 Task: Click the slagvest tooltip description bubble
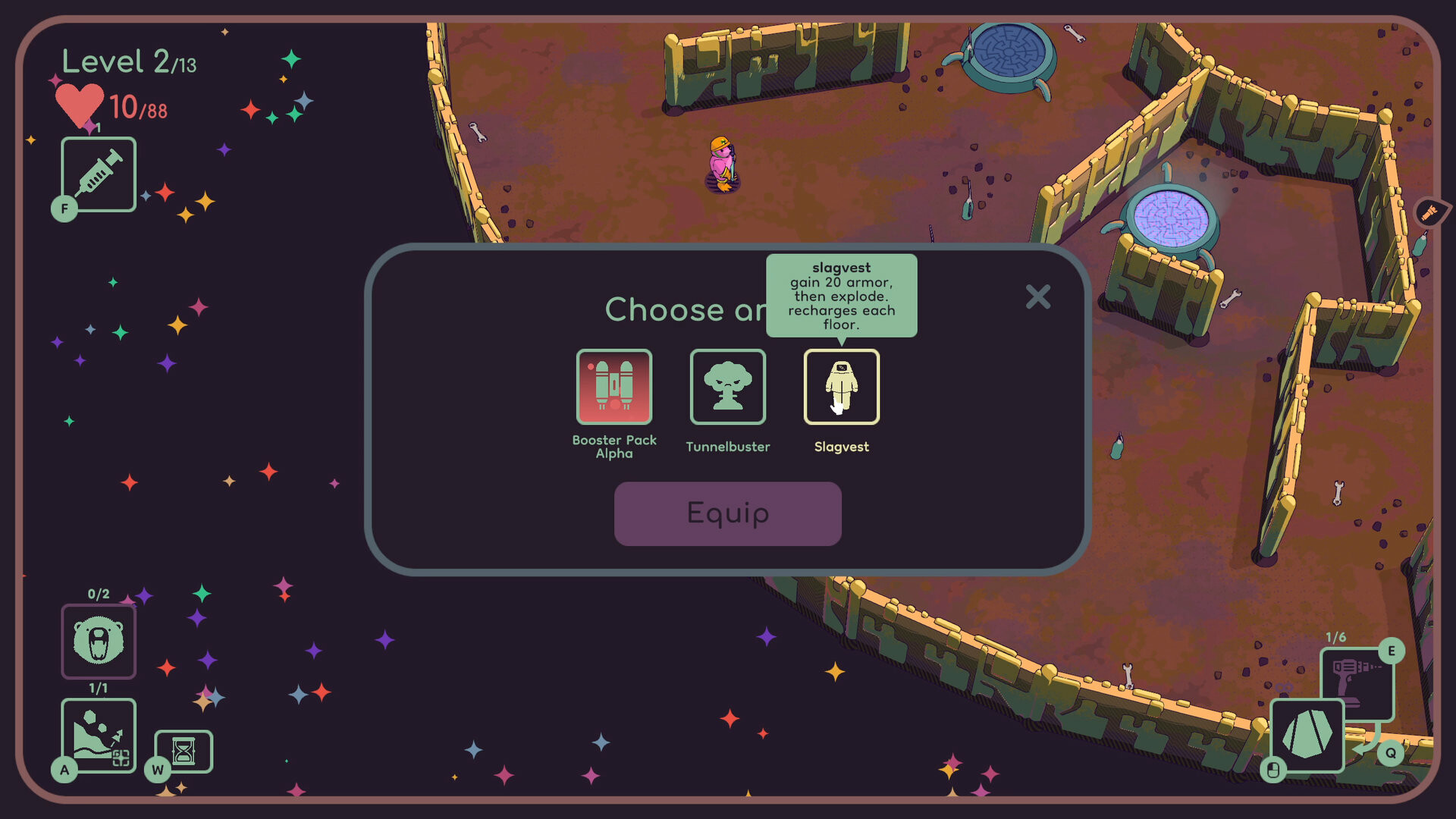[843, 297]
